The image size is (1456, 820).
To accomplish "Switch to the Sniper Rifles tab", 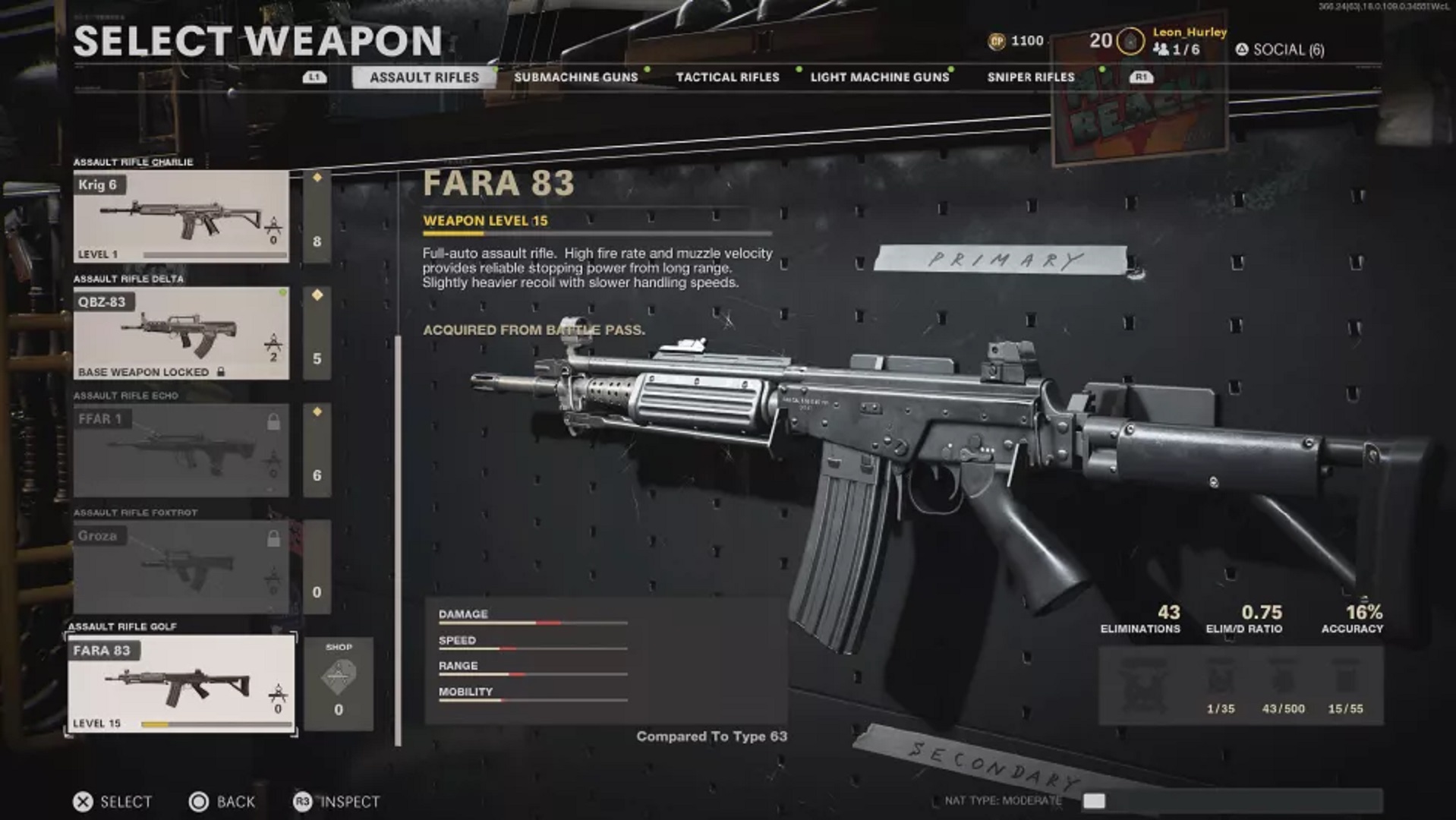I will coord(1029,77).
